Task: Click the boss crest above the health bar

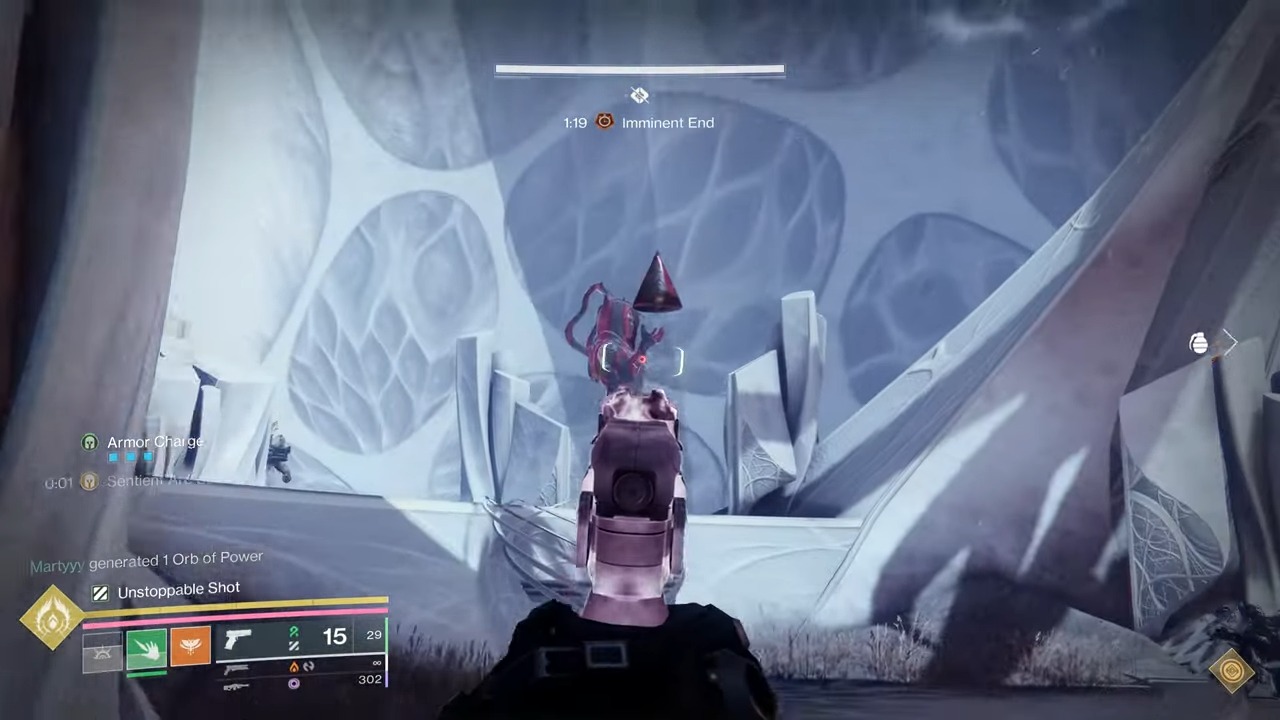Action: (639, 95)
